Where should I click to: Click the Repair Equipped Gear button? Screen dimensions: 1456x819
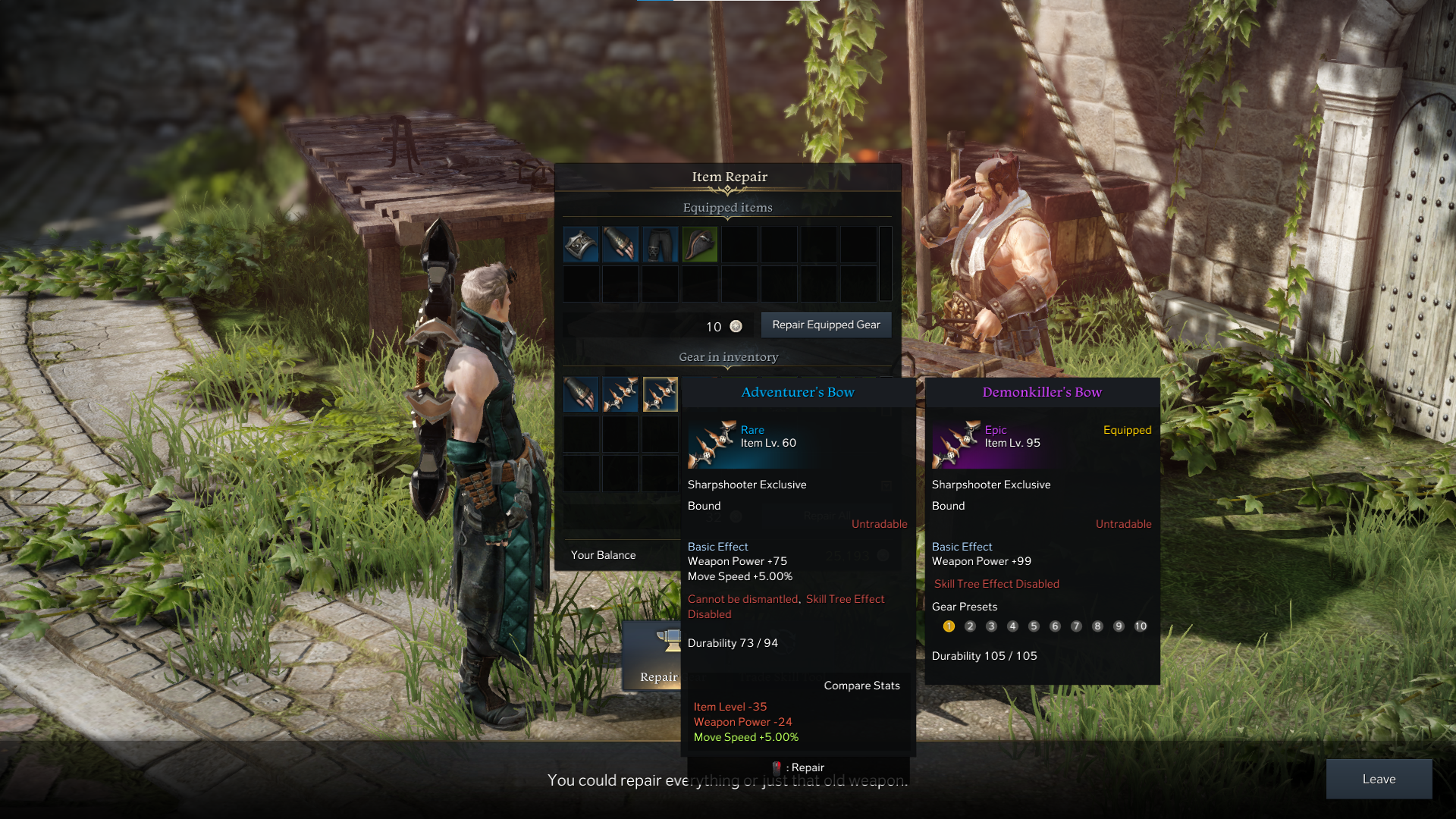[826, 325]
